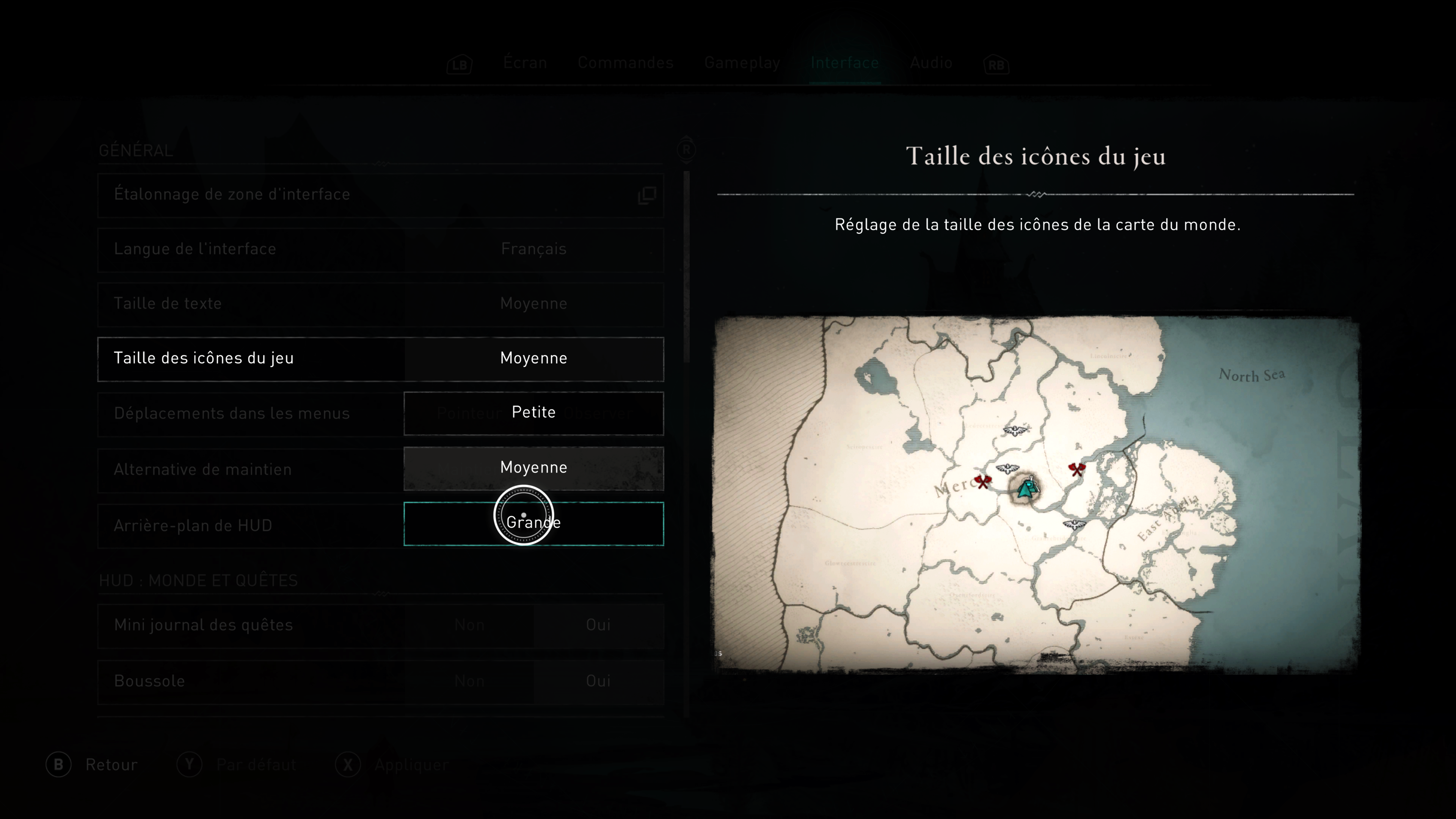Turn Boussole off with Non

coord(469,681)
